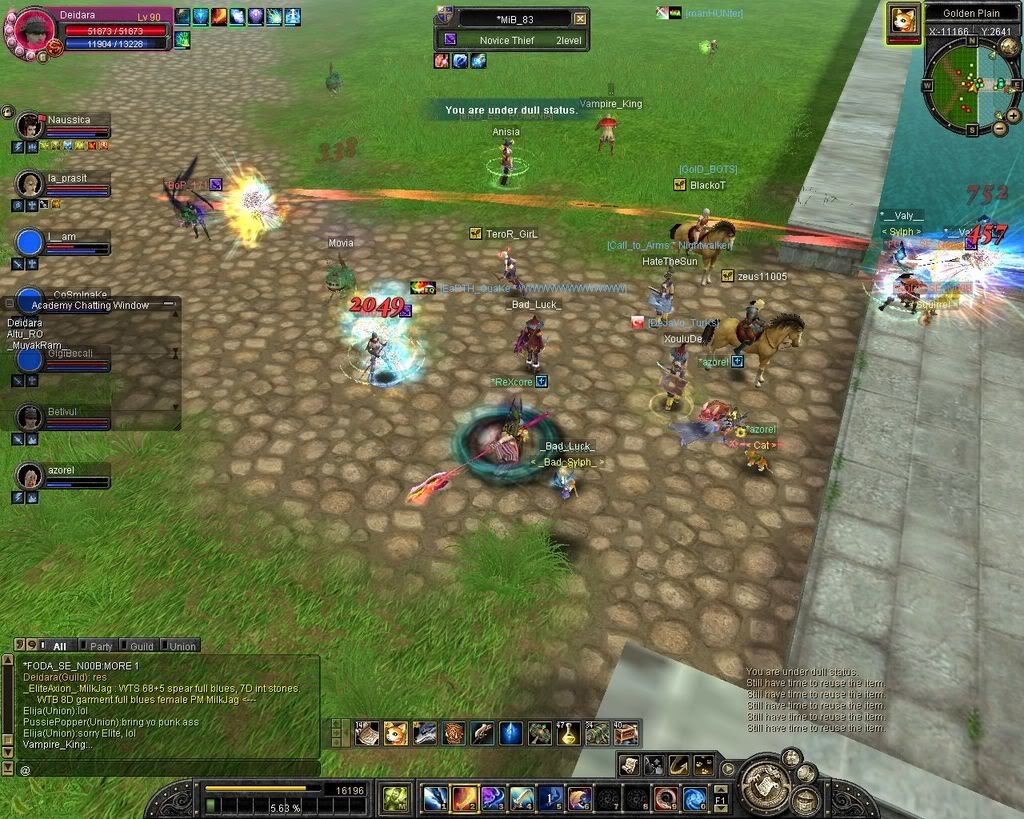Activate the red spiral skill in slot 9
1024x819 pixels.
click(666, 798)
